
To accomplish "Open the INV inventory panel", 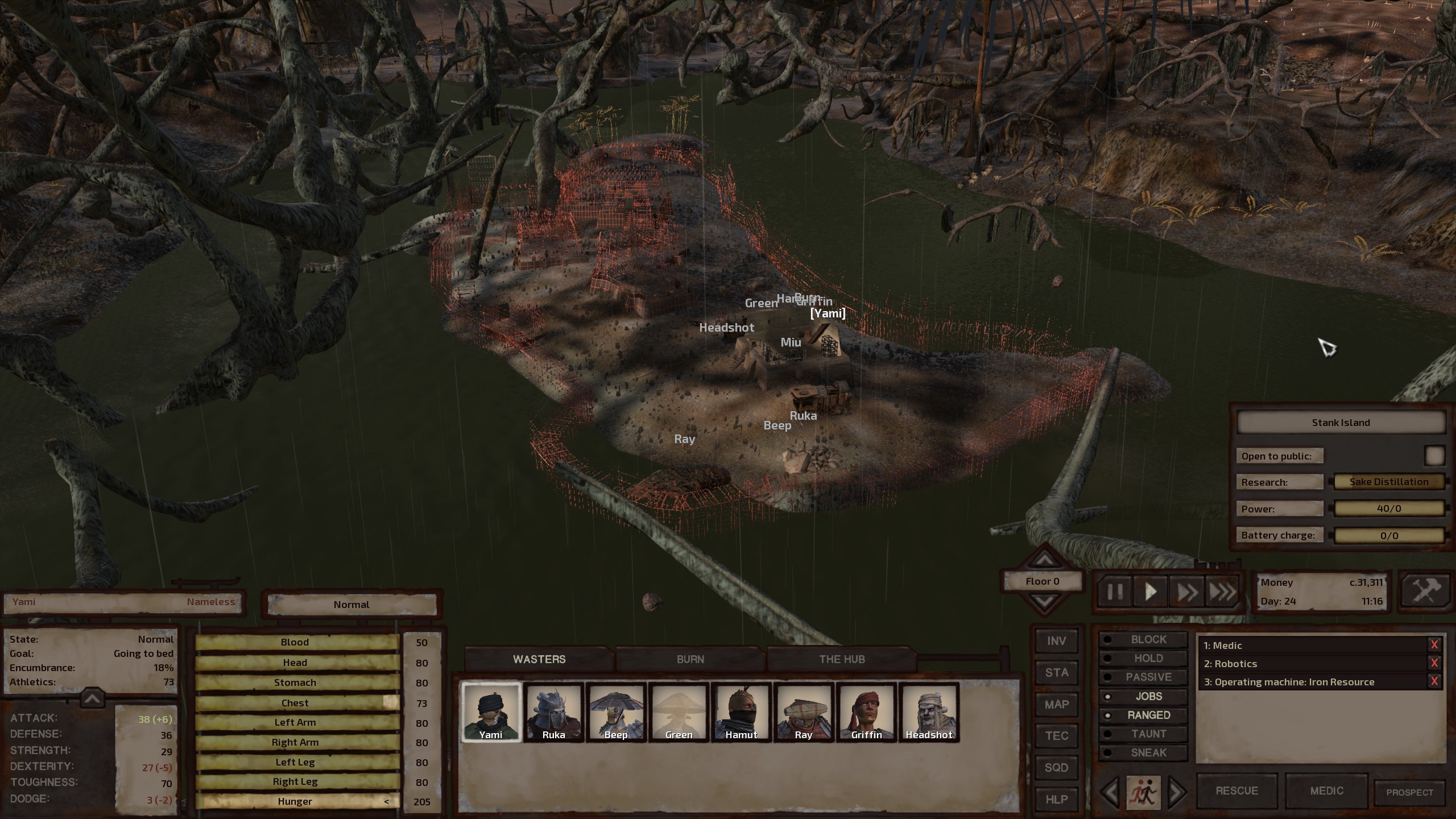I will 1056,641.
